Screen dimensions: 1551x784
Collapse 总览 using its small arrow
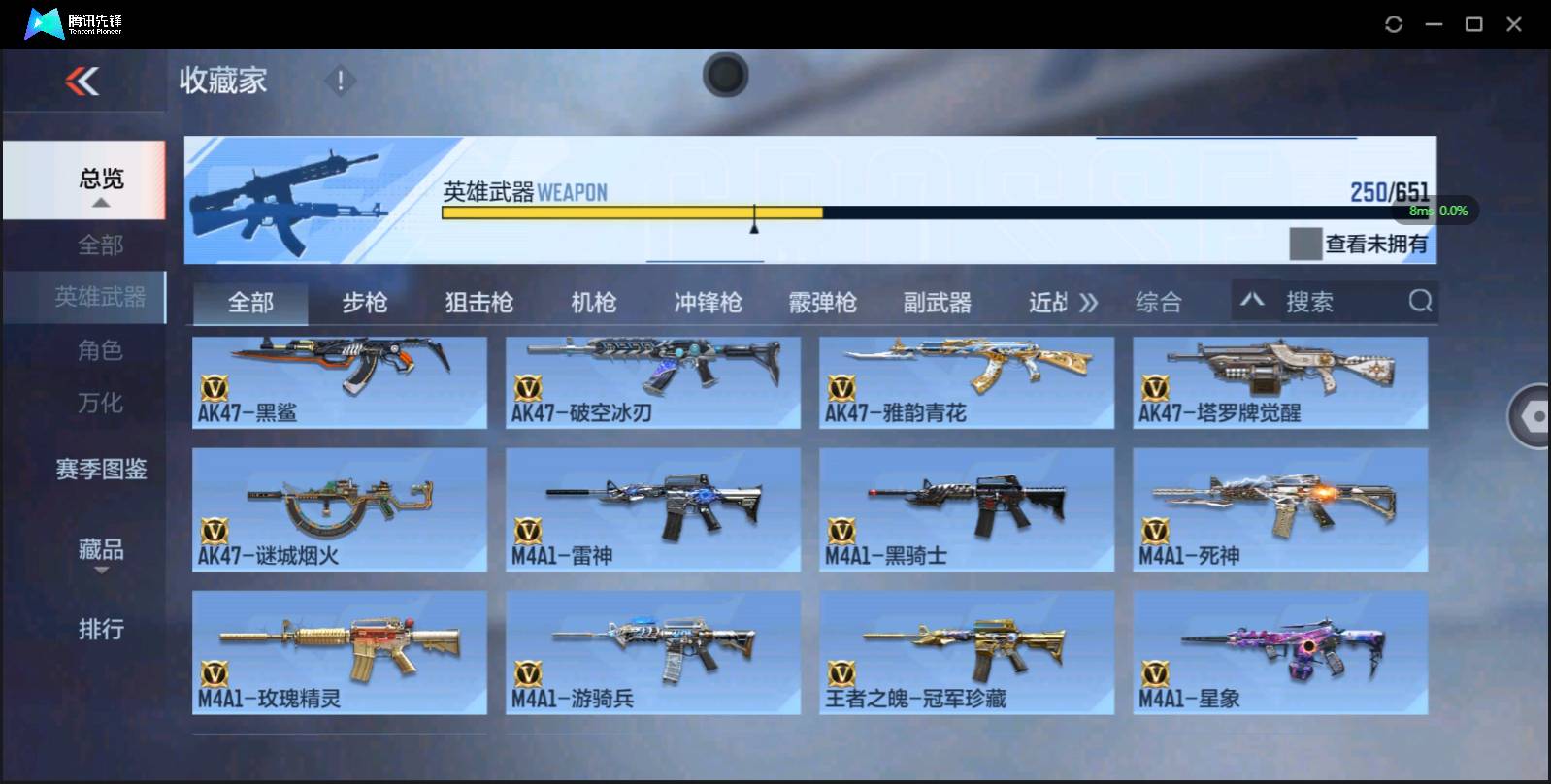coord(100,201)
